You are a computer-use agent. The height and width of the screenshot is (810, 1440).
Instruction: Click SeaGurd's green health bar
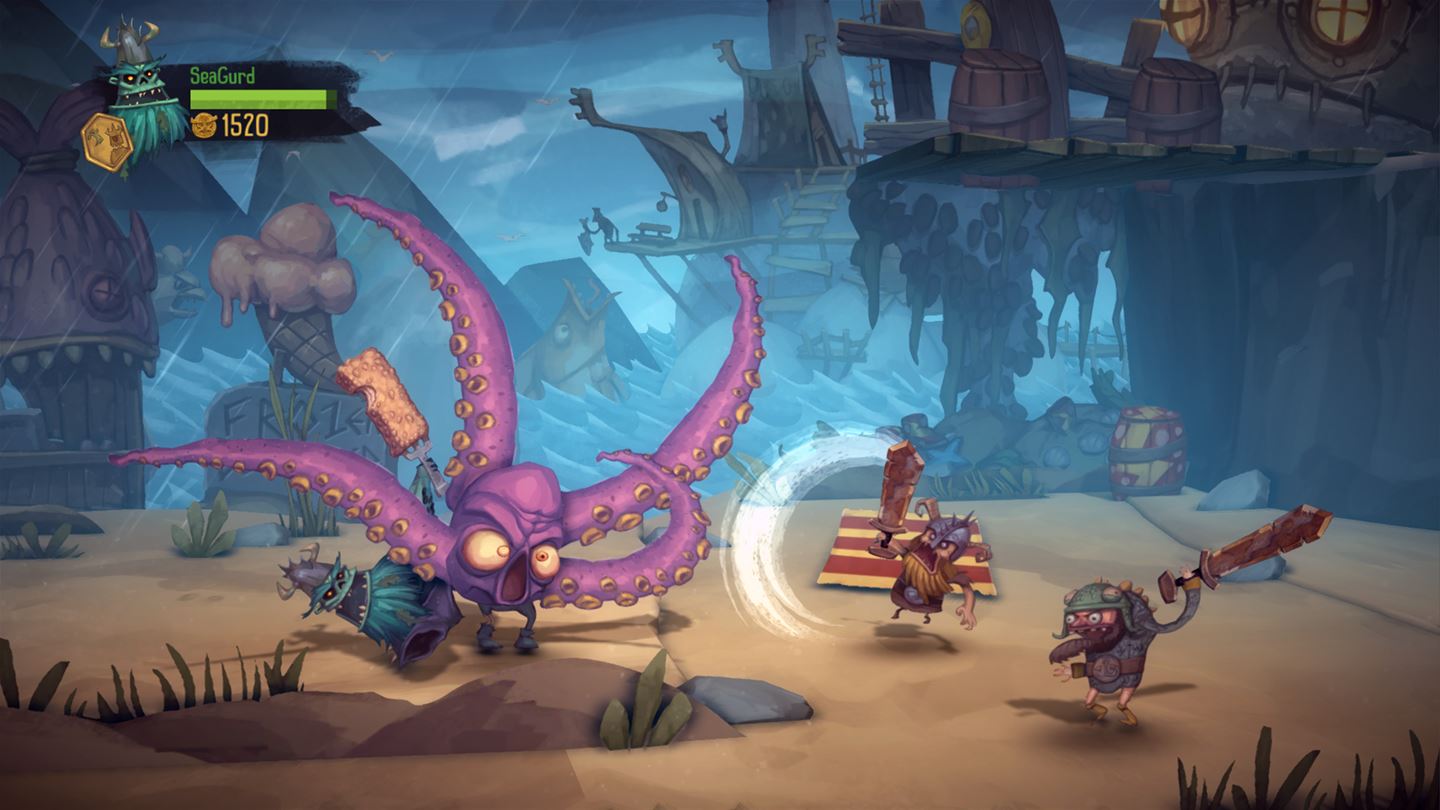pyautogui.click(x=258, y=97)
